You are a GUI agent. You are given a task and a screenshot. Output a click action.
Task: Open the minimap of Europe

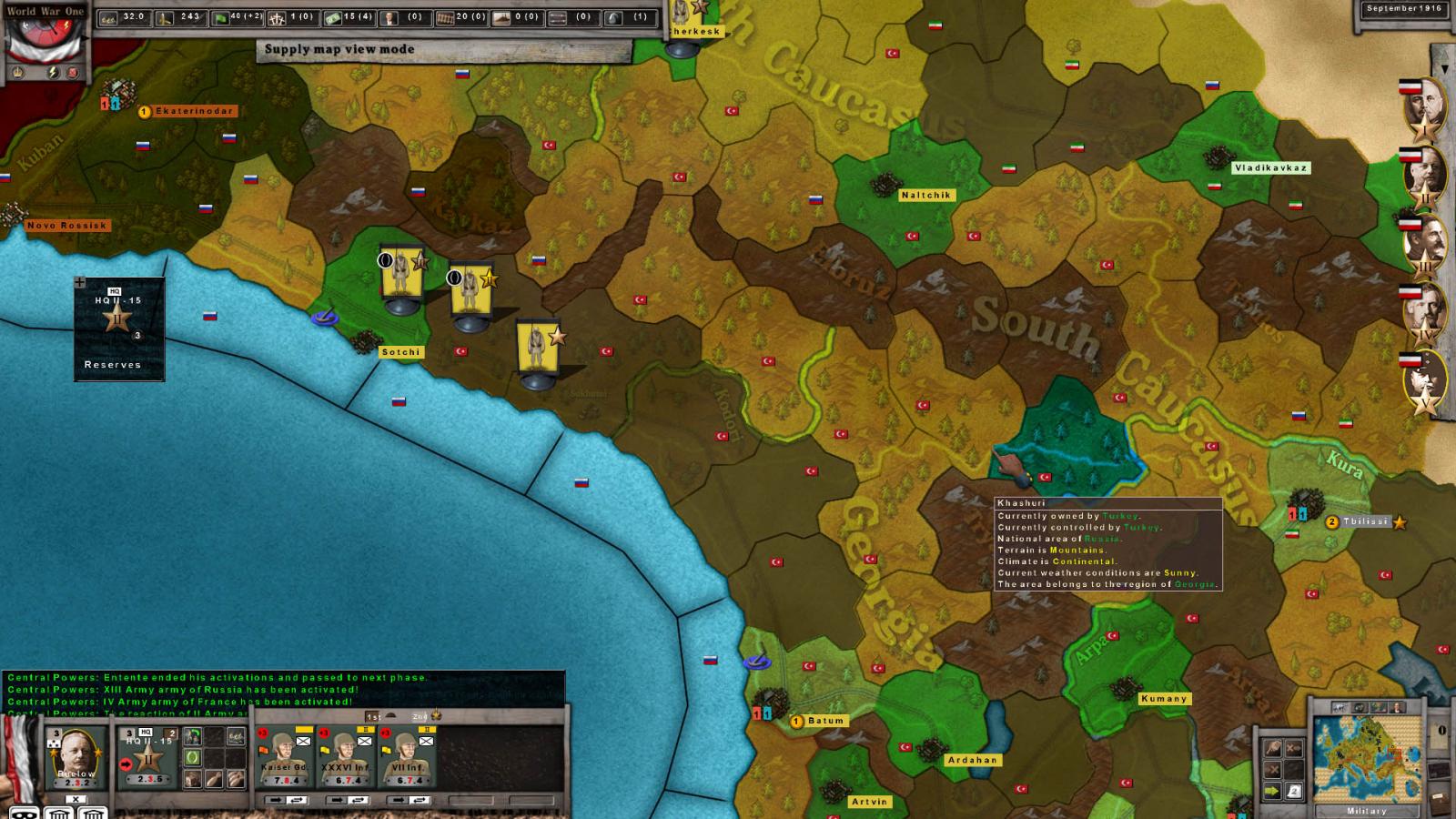(1366, 759)
